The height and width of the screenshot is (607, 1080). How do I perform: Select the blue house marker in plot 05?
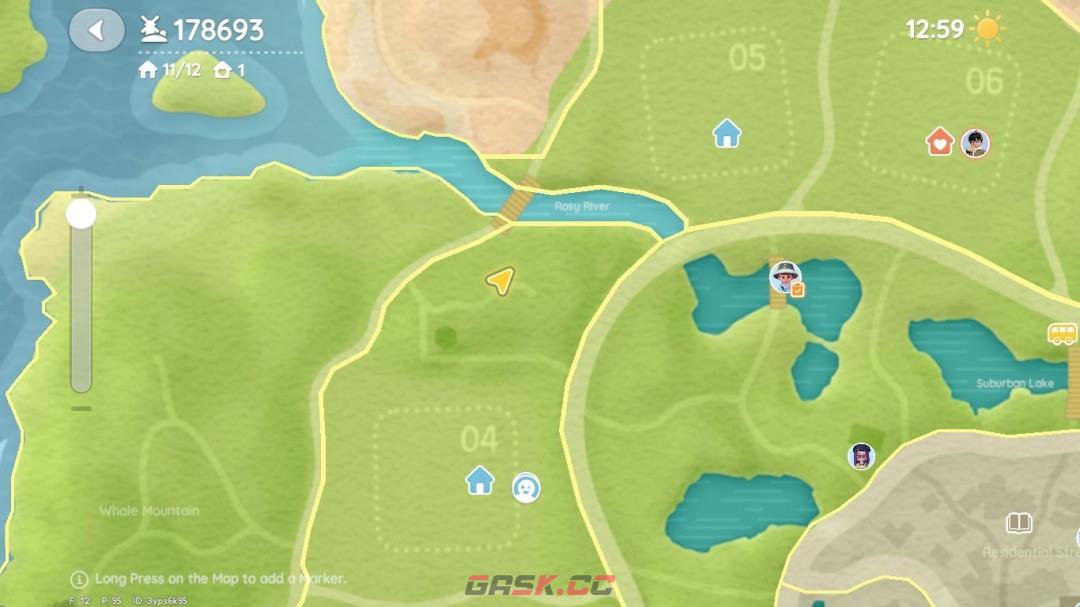pos(727,133)
